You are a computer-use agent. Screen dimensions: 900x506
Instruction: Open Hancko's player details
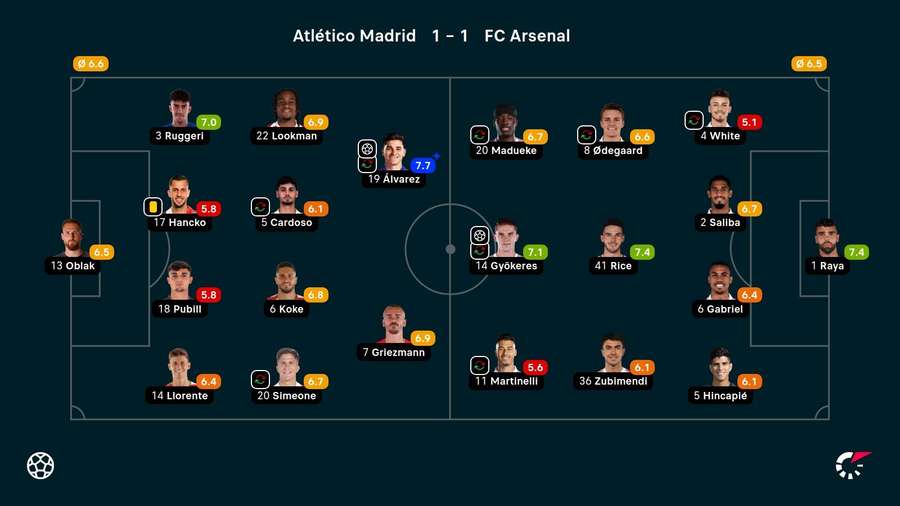pyautogui.click(x=180, y=197)
